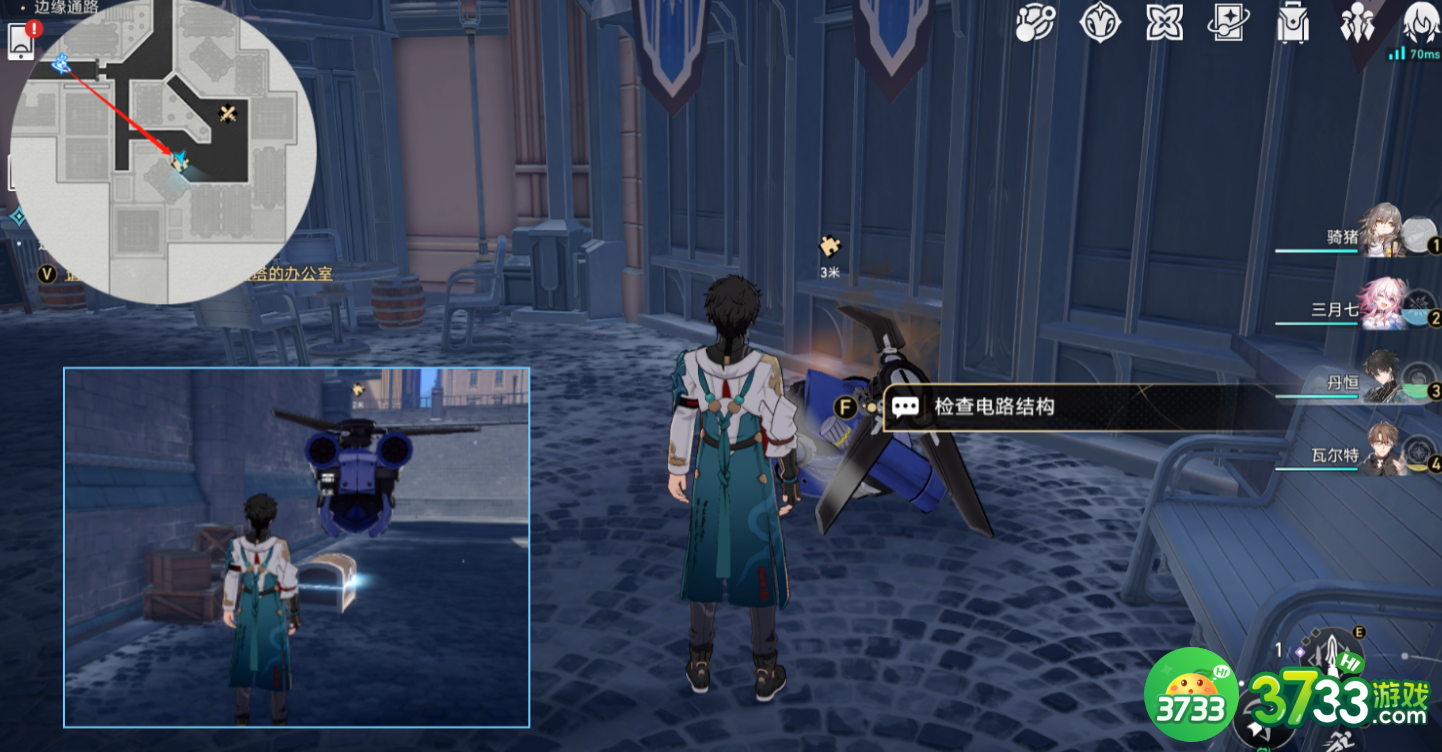The image size is (1442, 752).
Task: Open the connected-nodes icon in top bar
Action: pyautogui.click(x=1036, y=22)
